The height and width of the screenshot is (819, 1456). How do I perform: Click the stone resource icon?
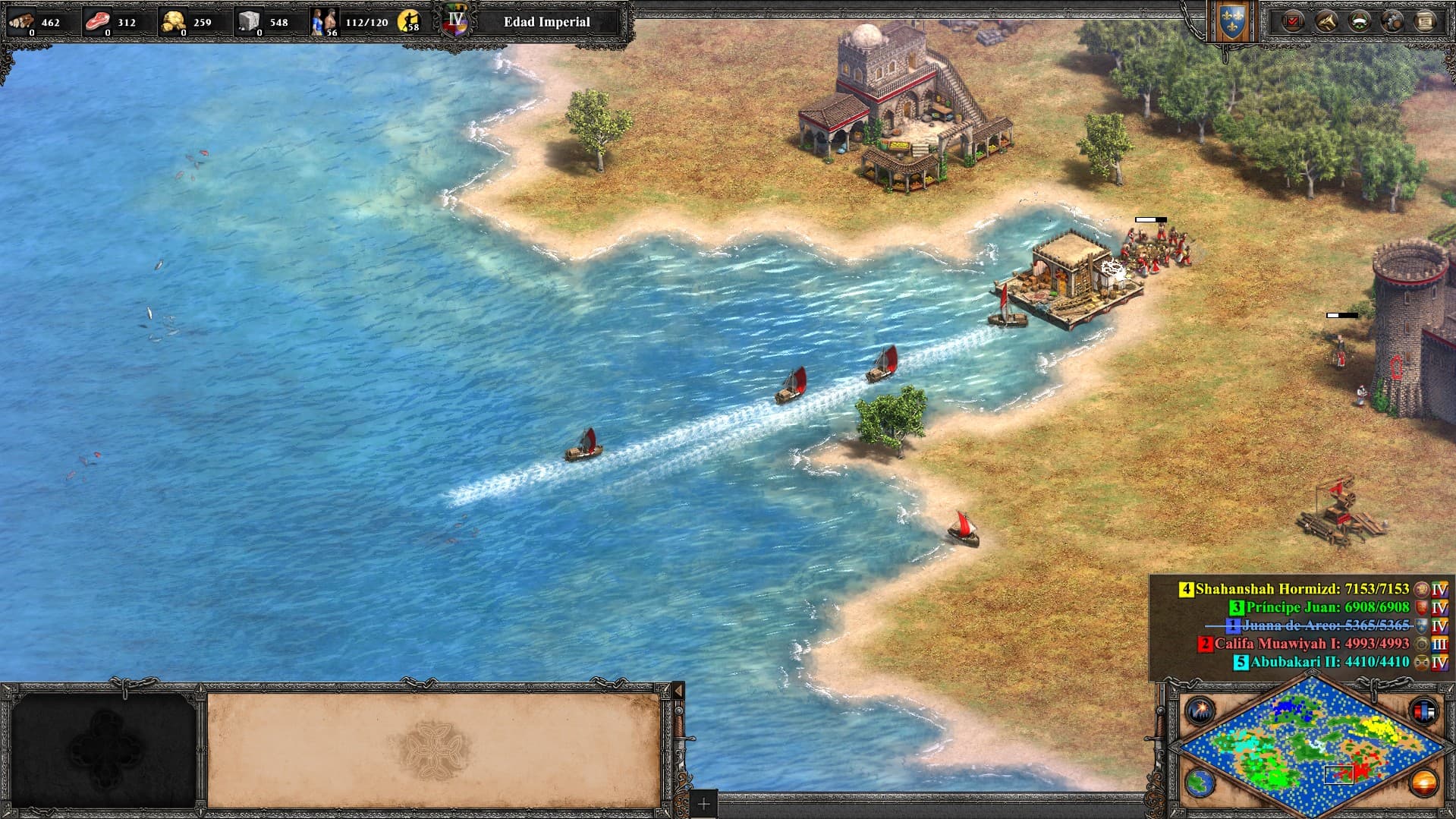coord(249,21)
